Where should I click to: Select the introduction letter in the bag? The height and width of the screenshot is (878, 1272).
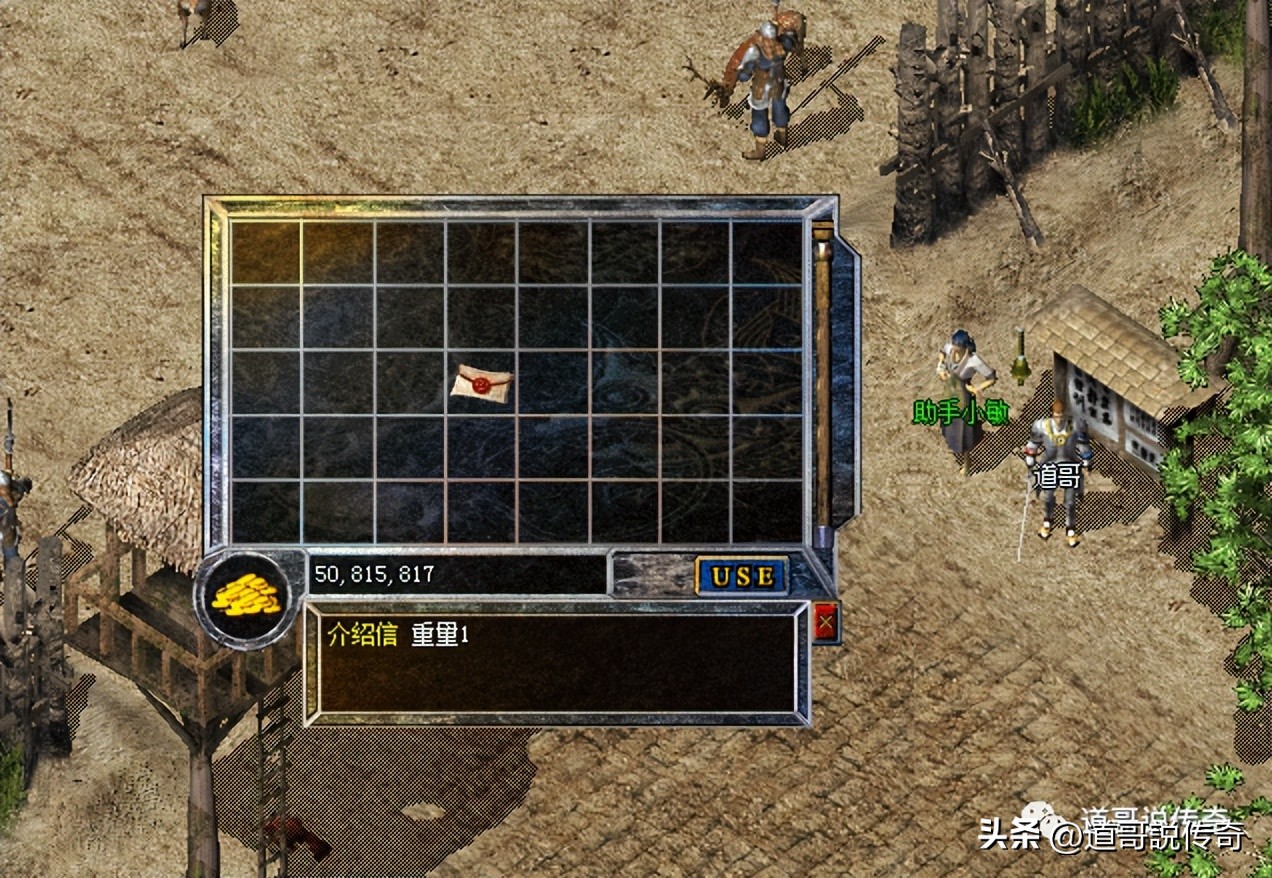coord(481,381)
